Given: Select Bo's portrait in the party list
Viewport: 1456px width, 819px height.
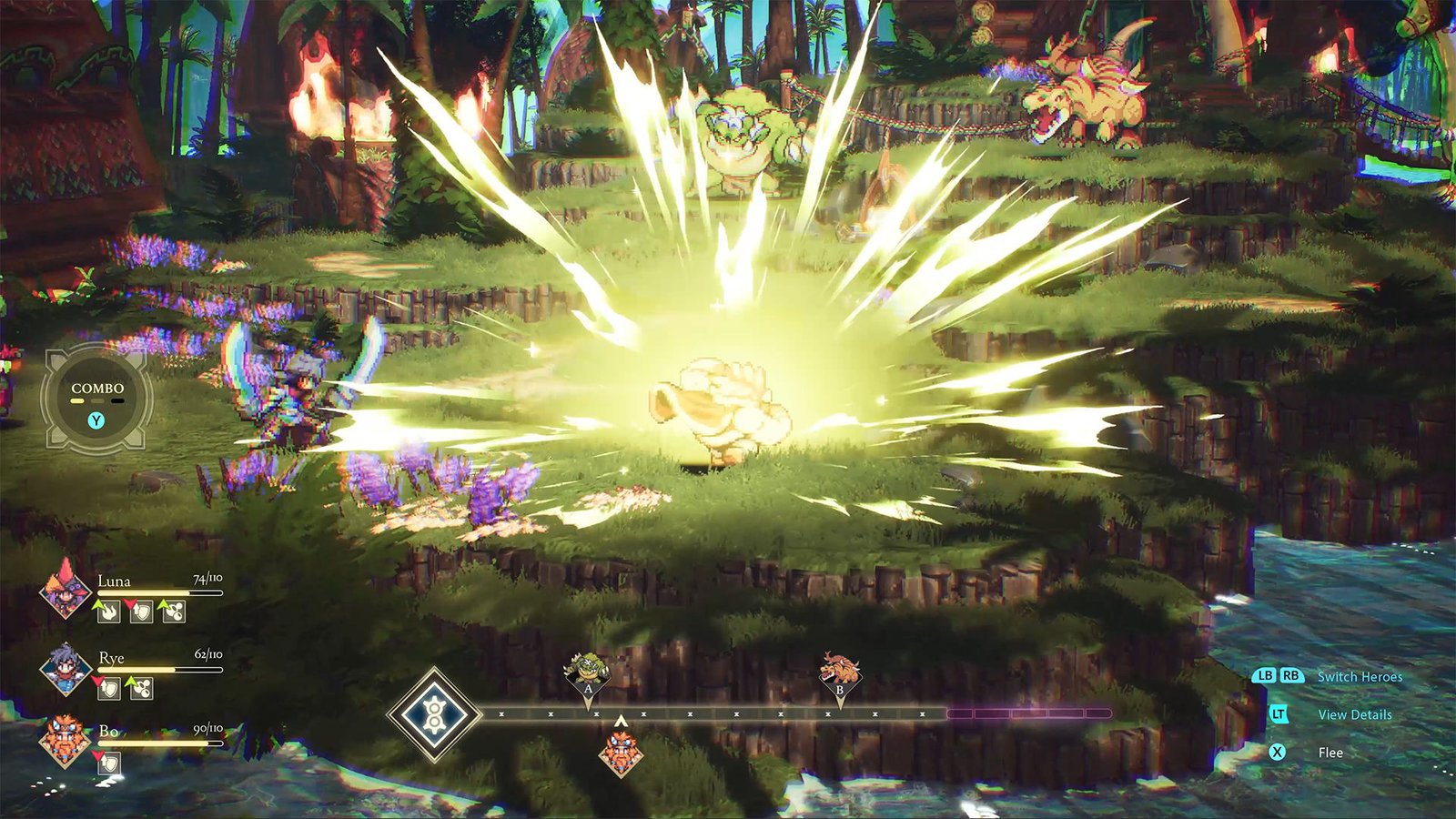Looking at the screenshot, I should 65,740.
